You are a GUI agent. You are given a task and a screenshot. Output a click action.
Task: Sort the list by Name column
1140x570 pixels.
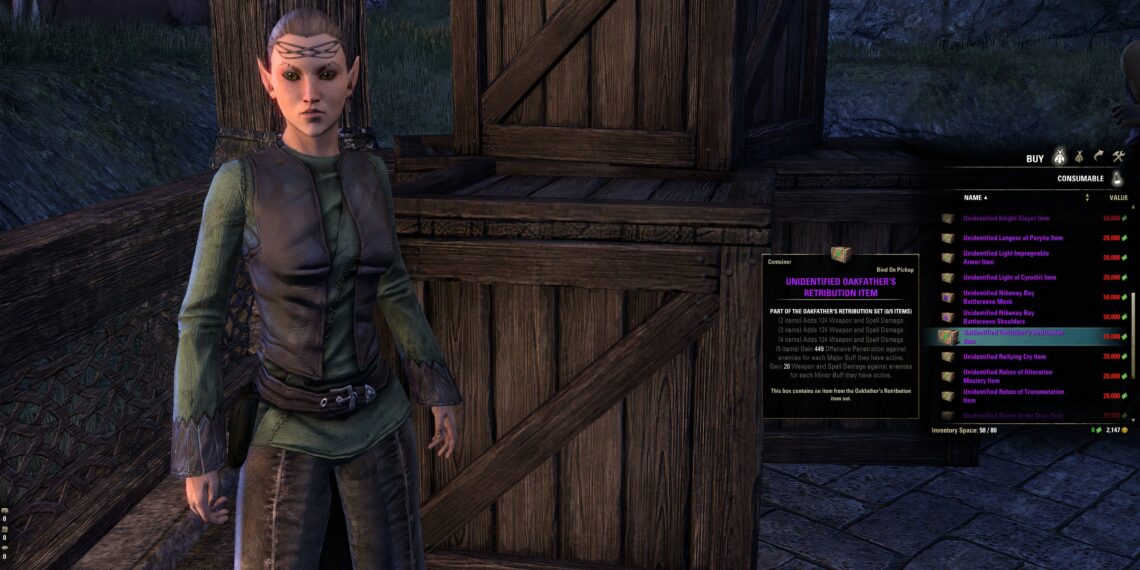coord(974,198)
